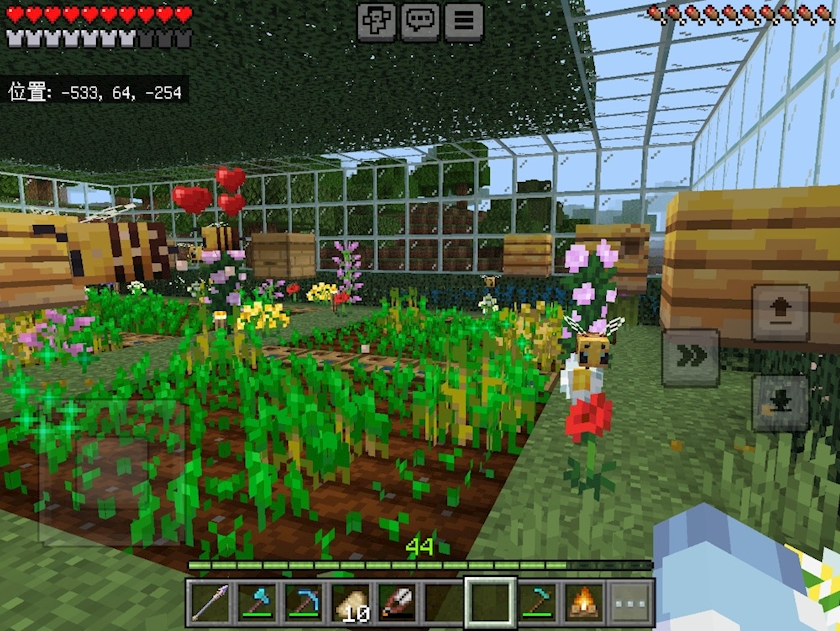Select the campfire hotbar slot

pos(584,603)
